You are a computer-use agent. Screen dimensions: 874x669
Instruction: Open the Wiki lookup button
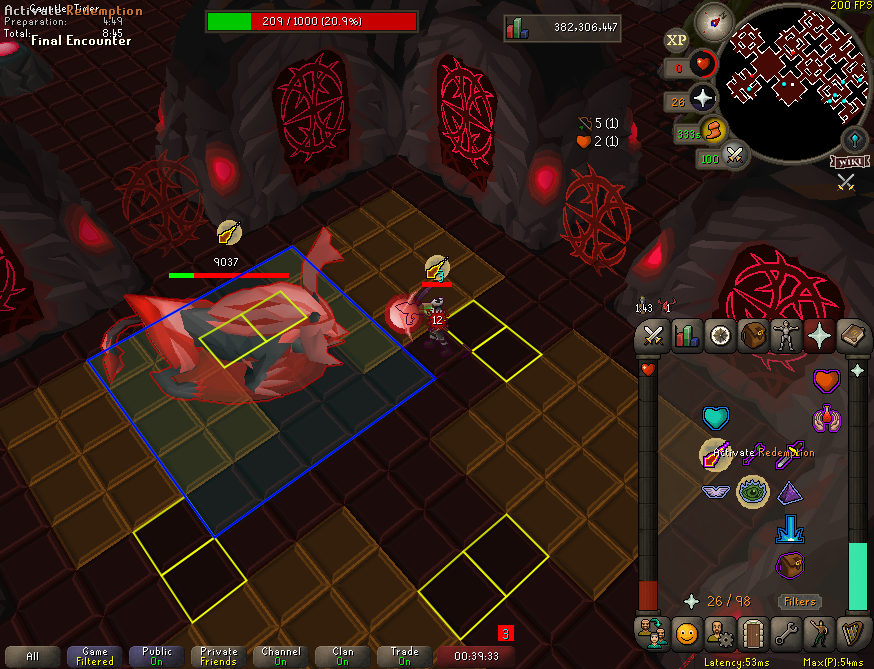(846, 161)
